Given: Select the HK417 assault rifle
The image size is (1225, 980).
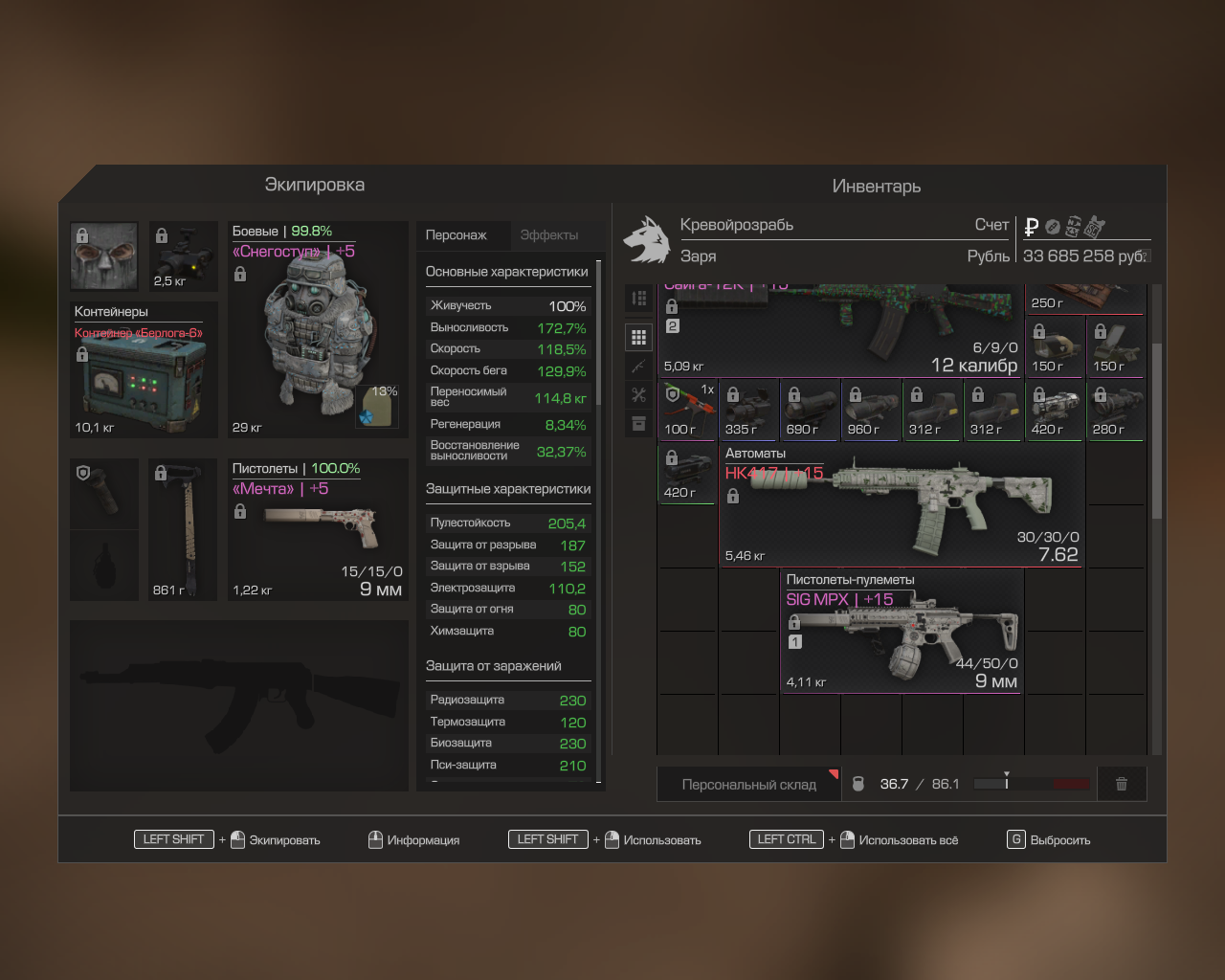Looking at the screenshot, I should click(900, 504).
